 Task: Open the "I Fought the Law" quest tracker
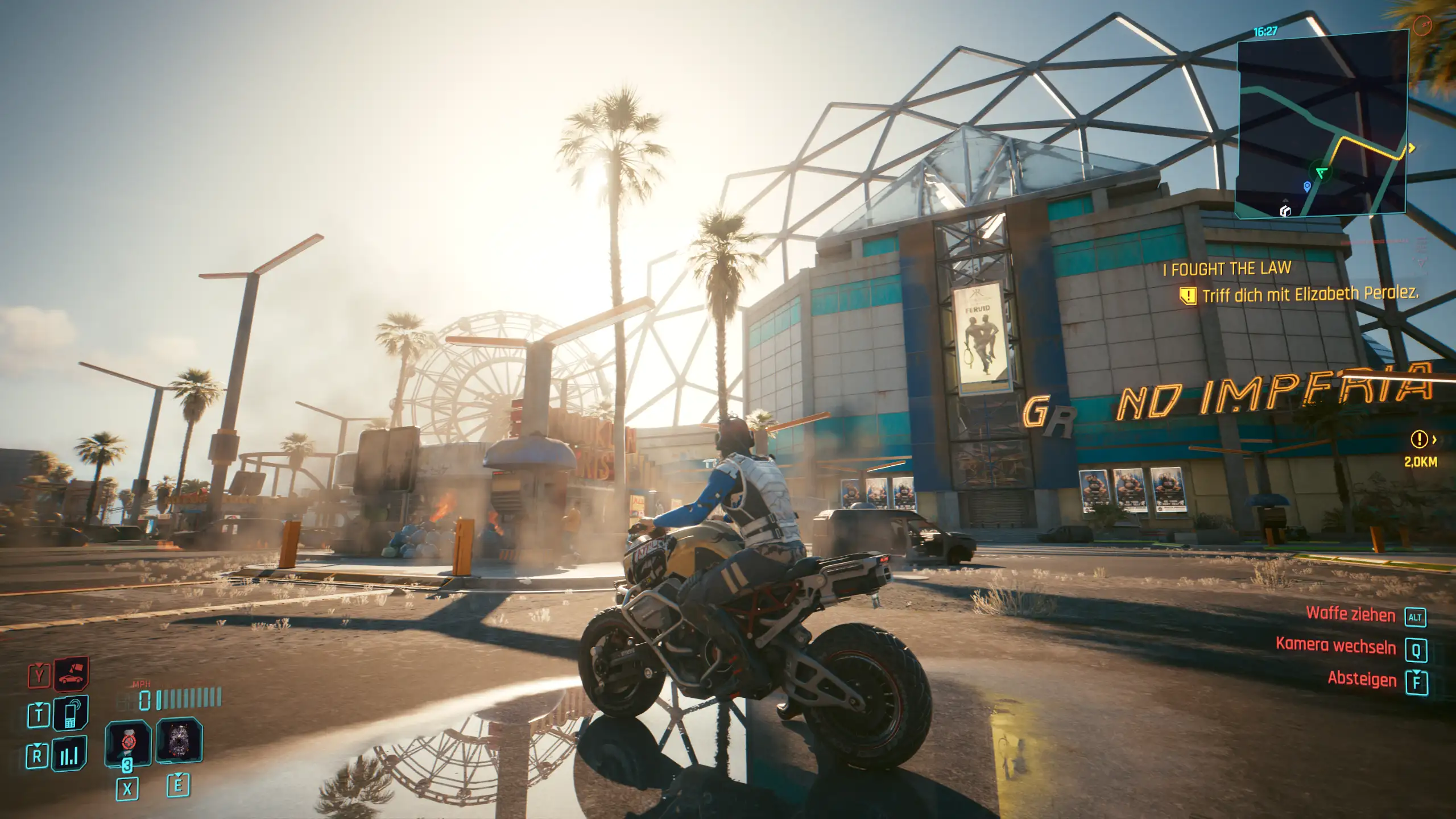1227,268
